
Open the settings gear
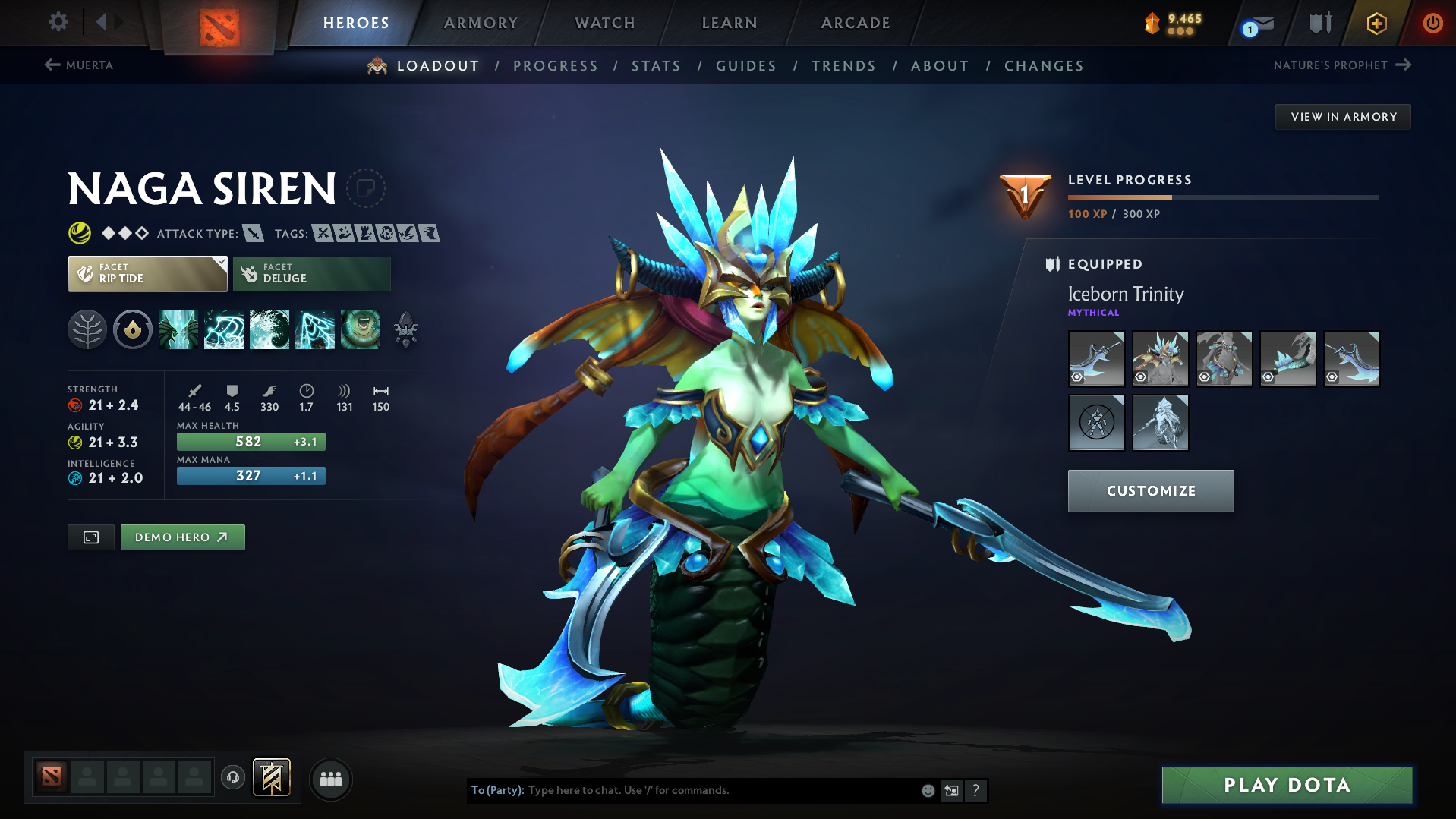coord(57,22)
